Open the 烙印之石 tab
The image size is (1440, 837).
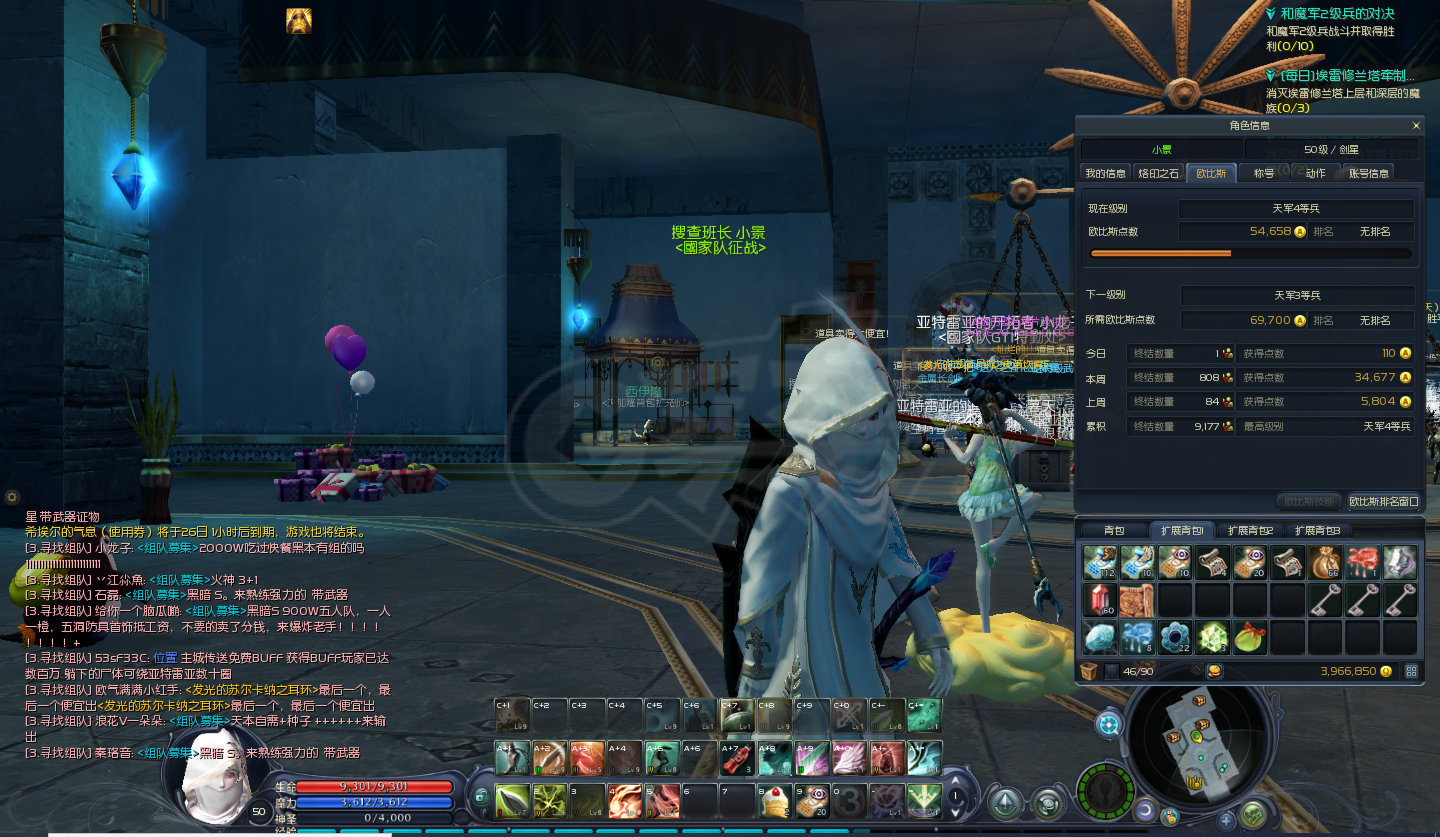[1159, 173]
